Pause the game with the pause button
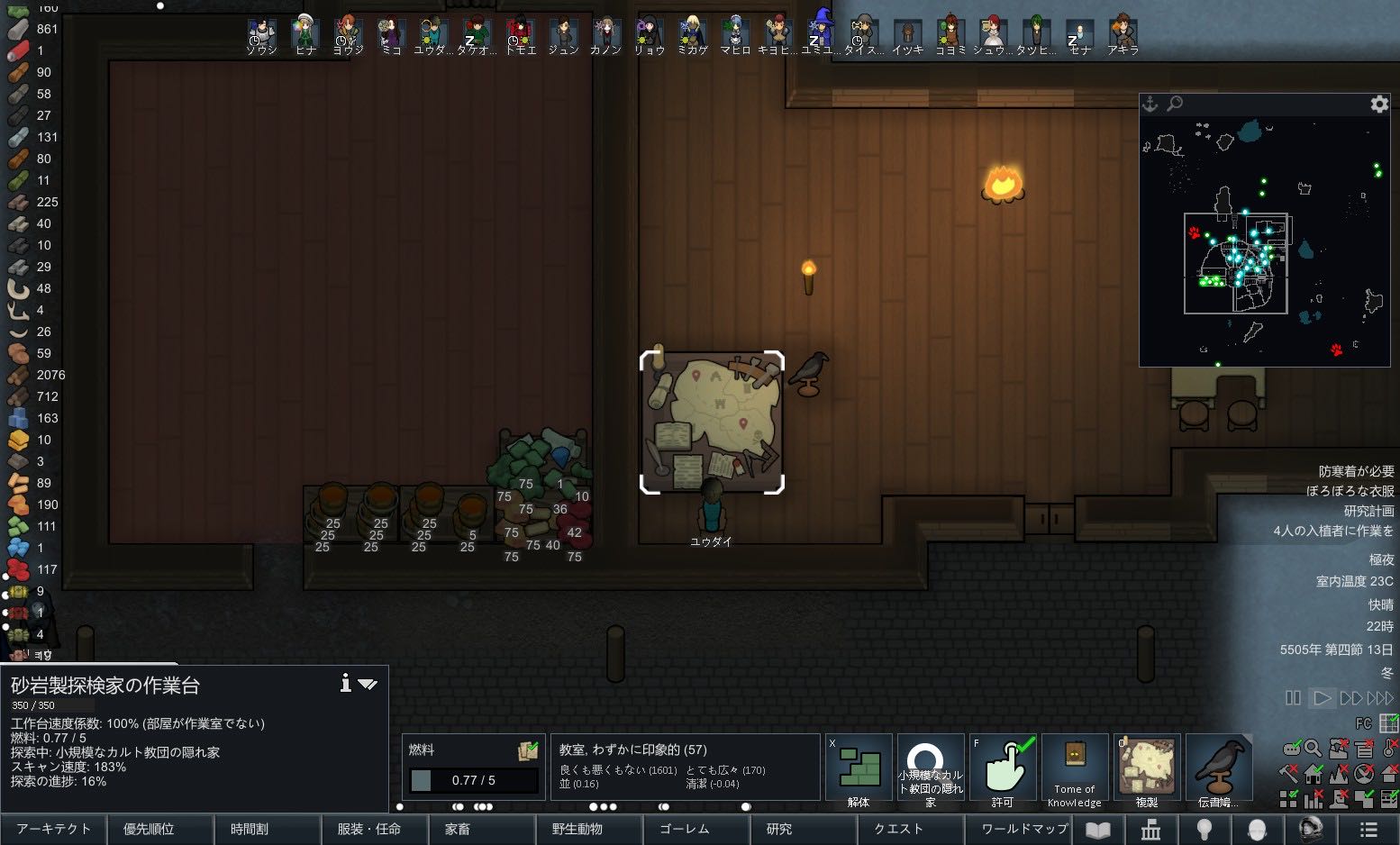Image resolution: width=1400 pixels, height=845 pixels. (1293, 698)
